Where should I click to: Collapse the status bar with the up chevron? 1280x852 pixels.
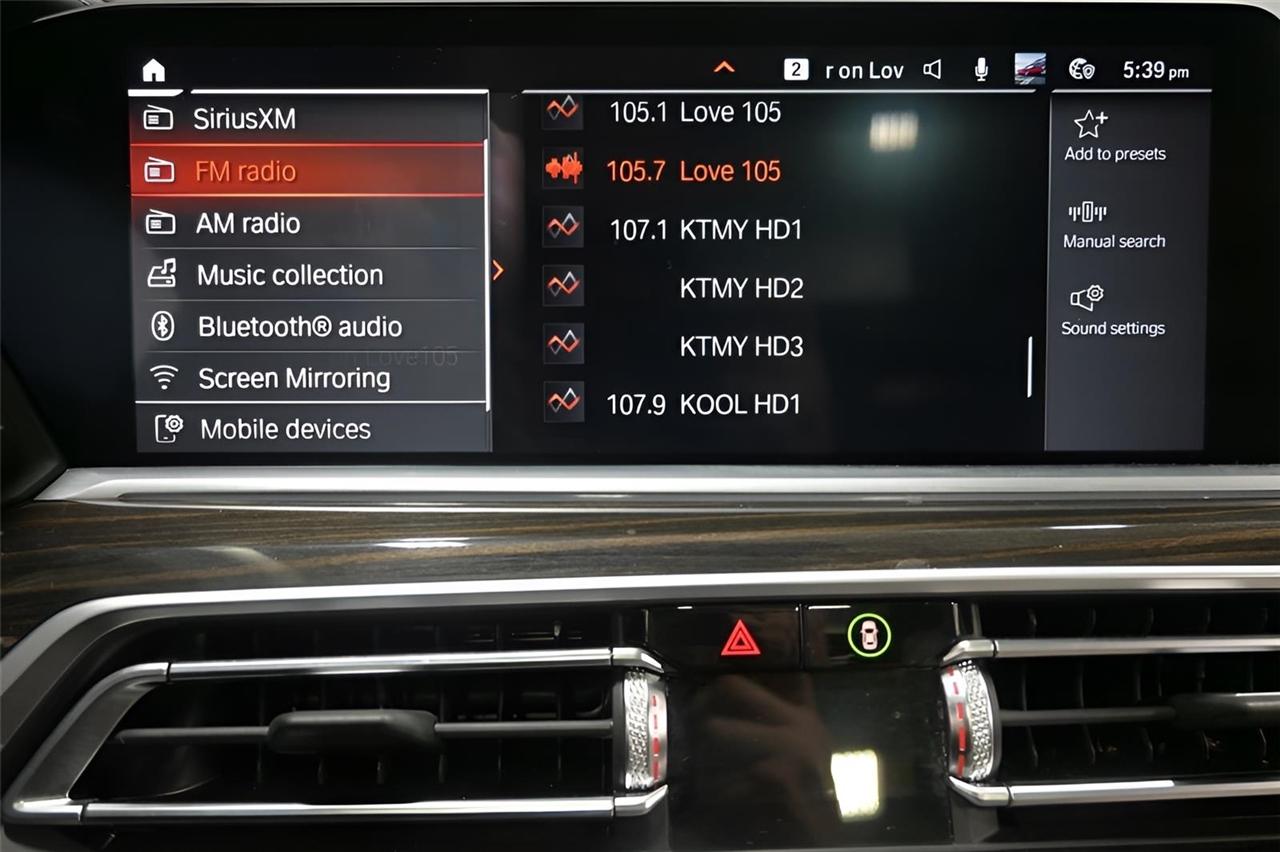724,67
